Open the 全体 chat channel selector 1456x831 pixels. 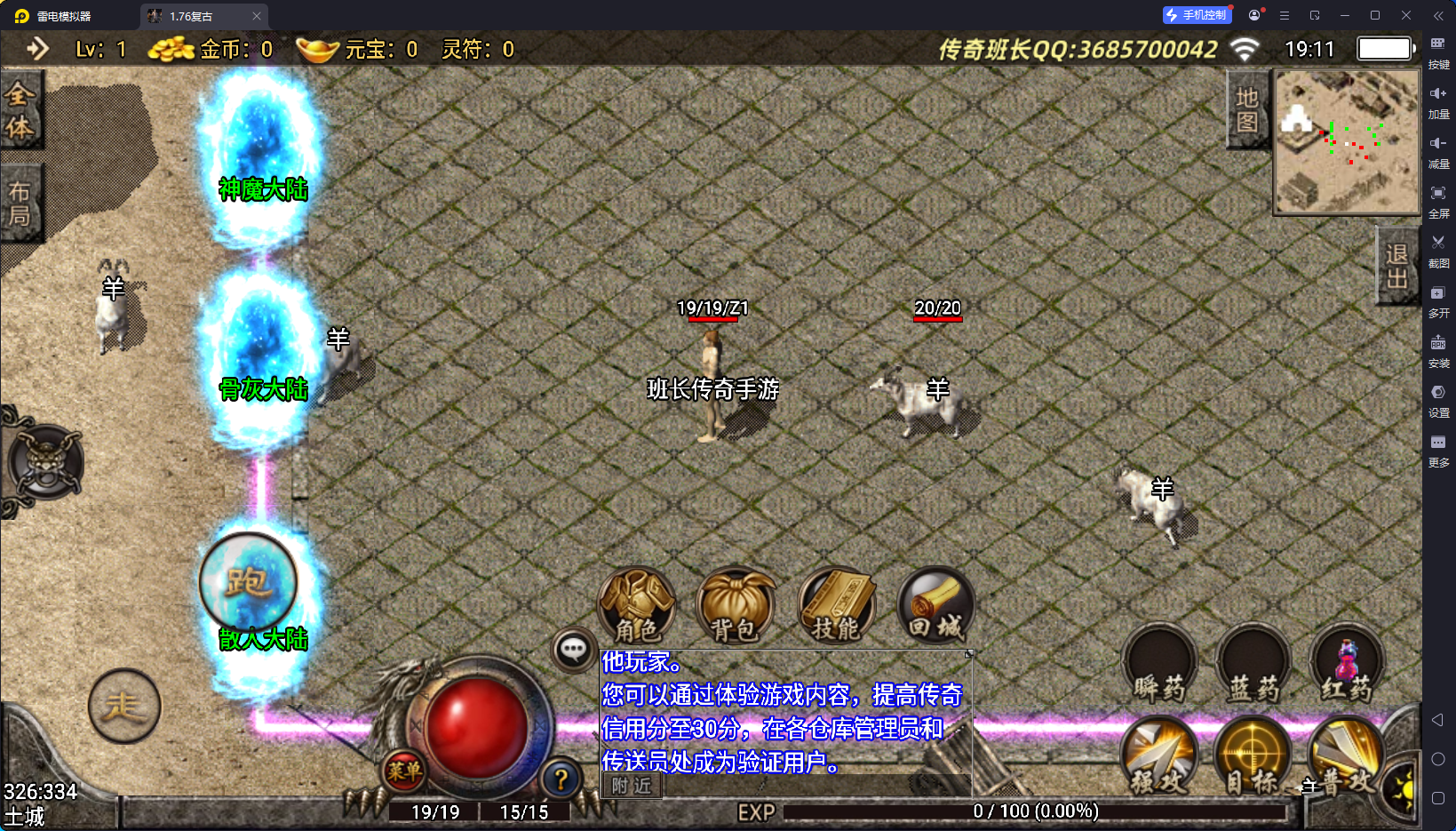[x=21, y=109]
